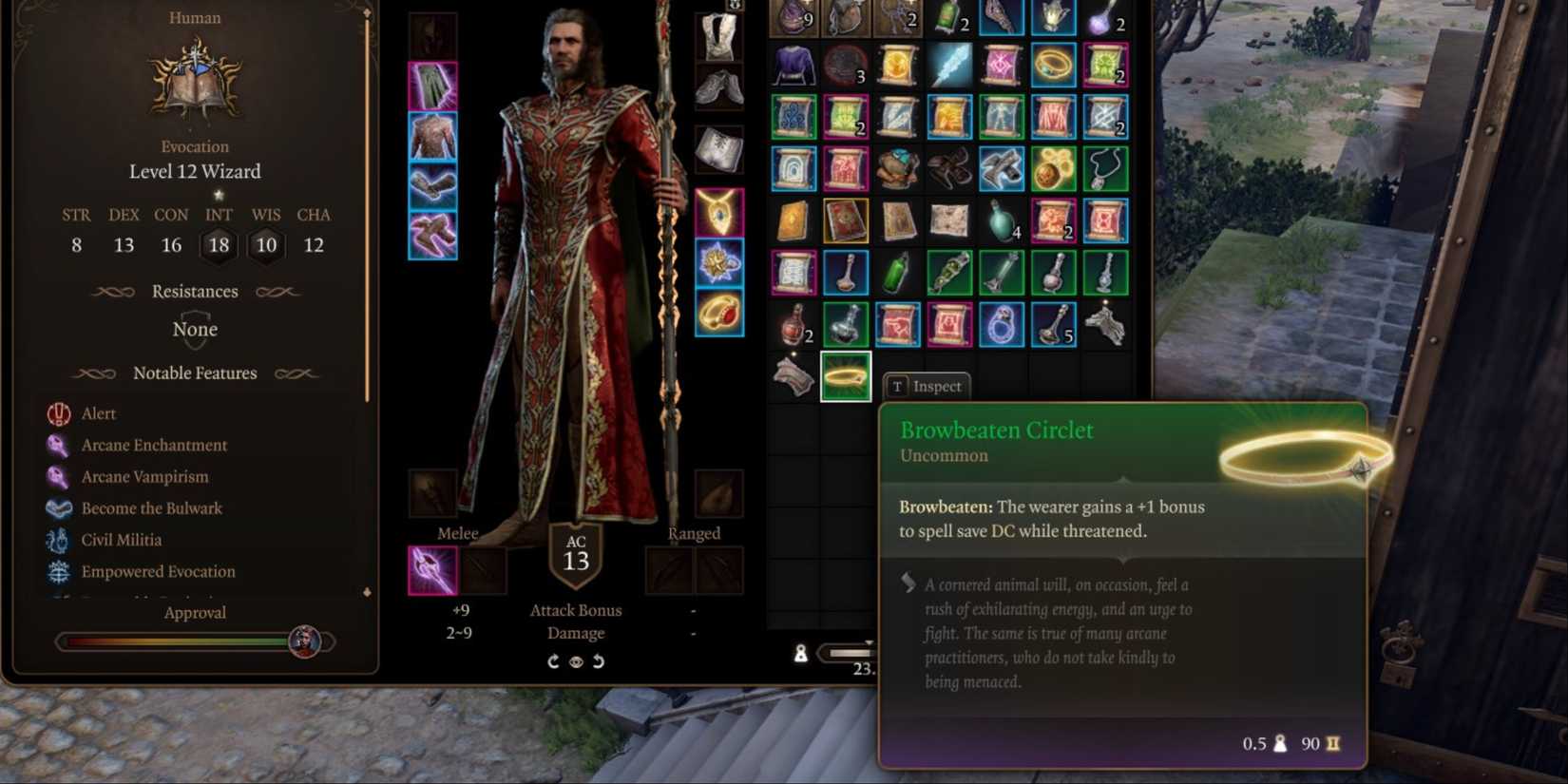Screen dimensions: 1568x784
Task: Select the equipped melee weapon slot
Action: pos(433,568)
